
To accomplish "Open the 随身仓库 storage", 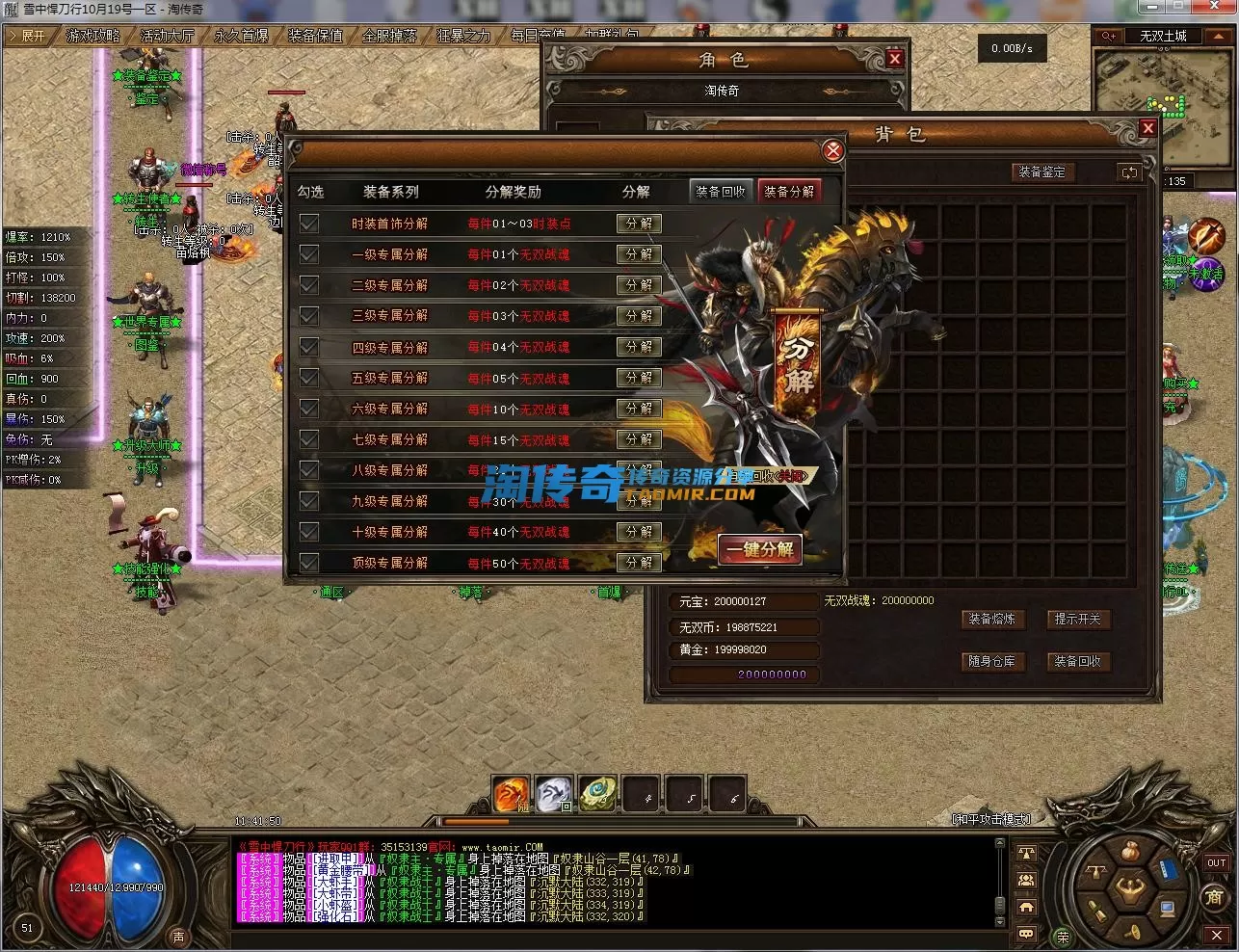I will [x=991, y=661].
